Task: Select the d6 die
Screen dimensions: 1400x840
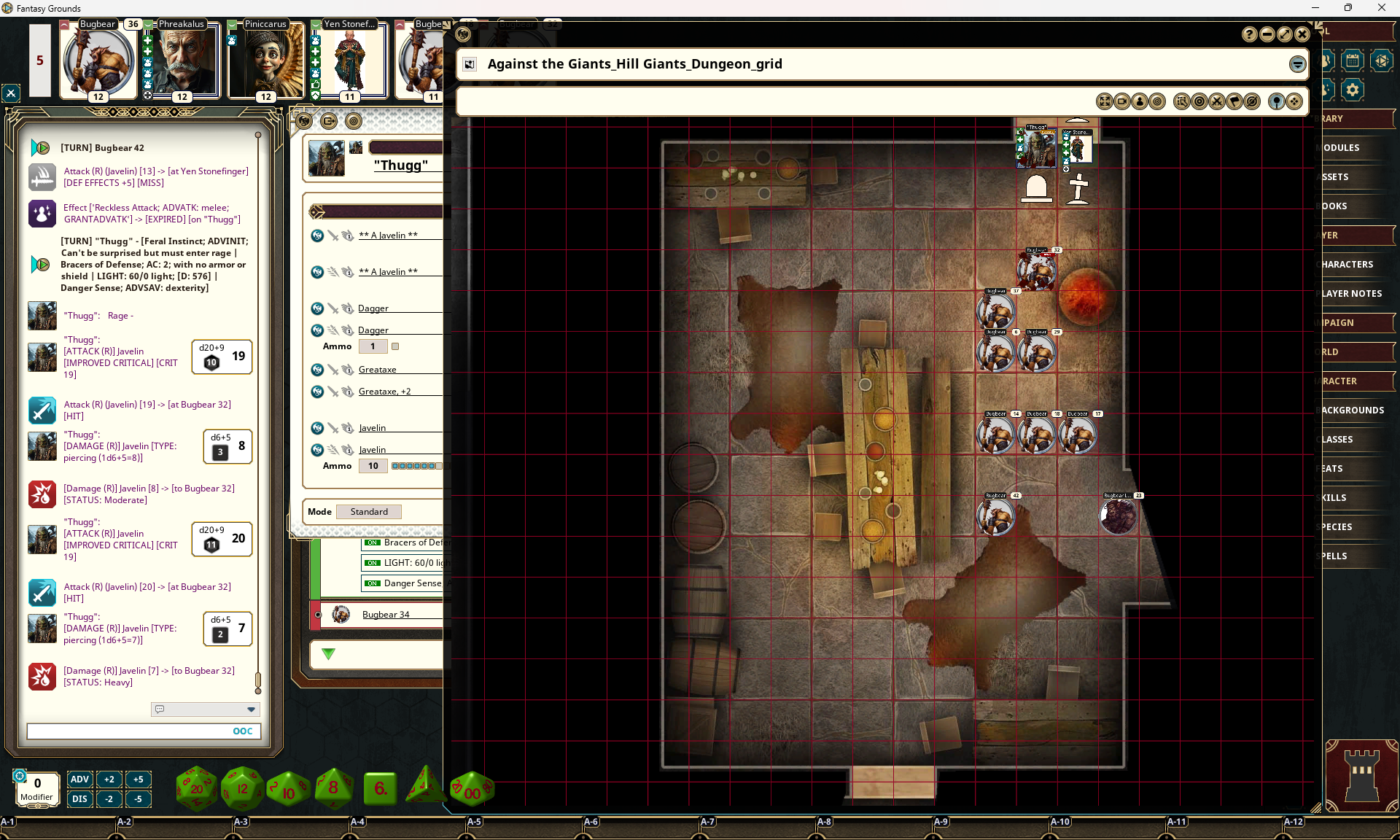Action: pyautogui.click(x=380, y=788)
